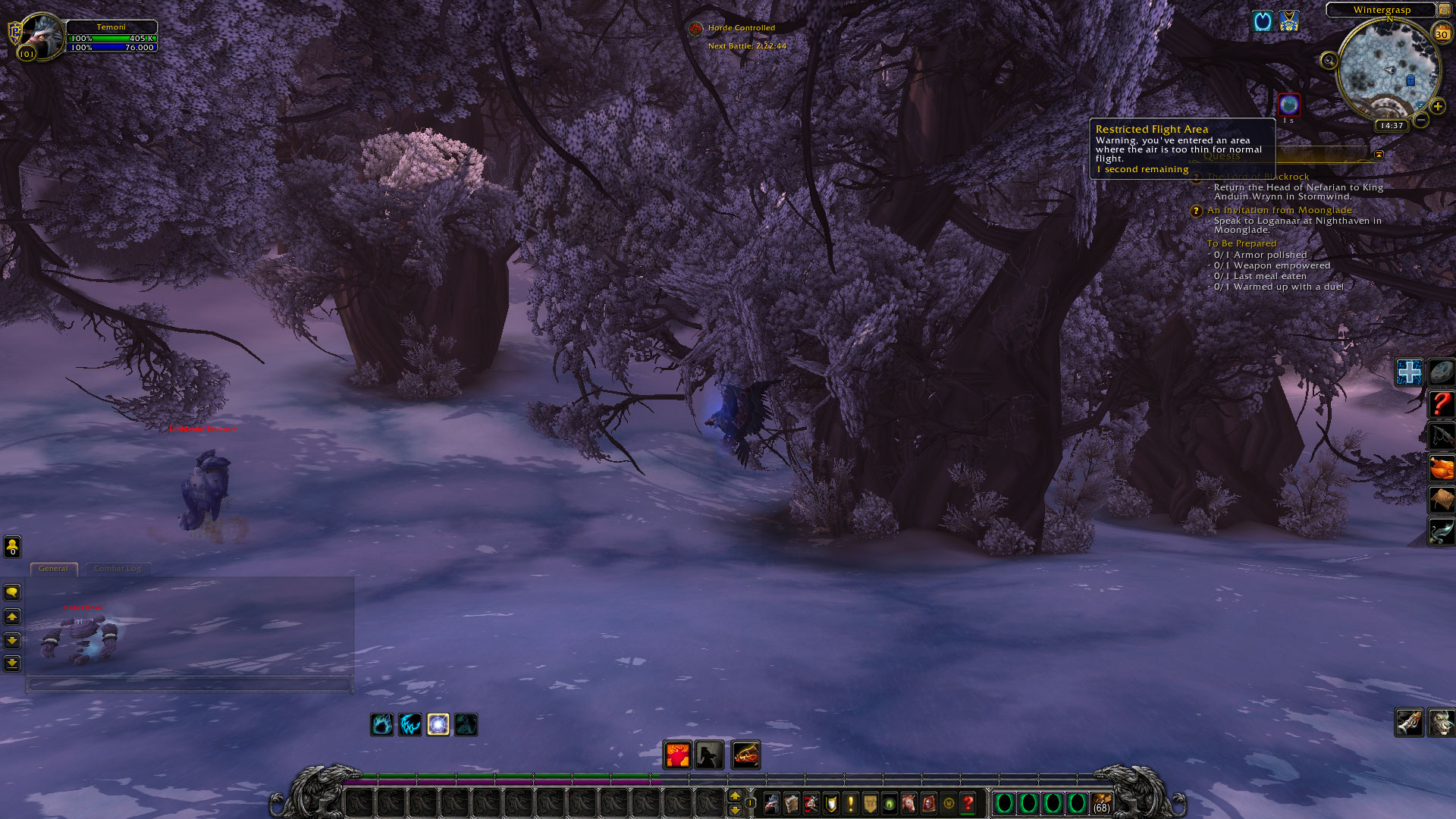Open the yellow exclamation Quest Log button
Image resolution: width=1456 pixels, height=819 pixels.
(x=851, y=803)
